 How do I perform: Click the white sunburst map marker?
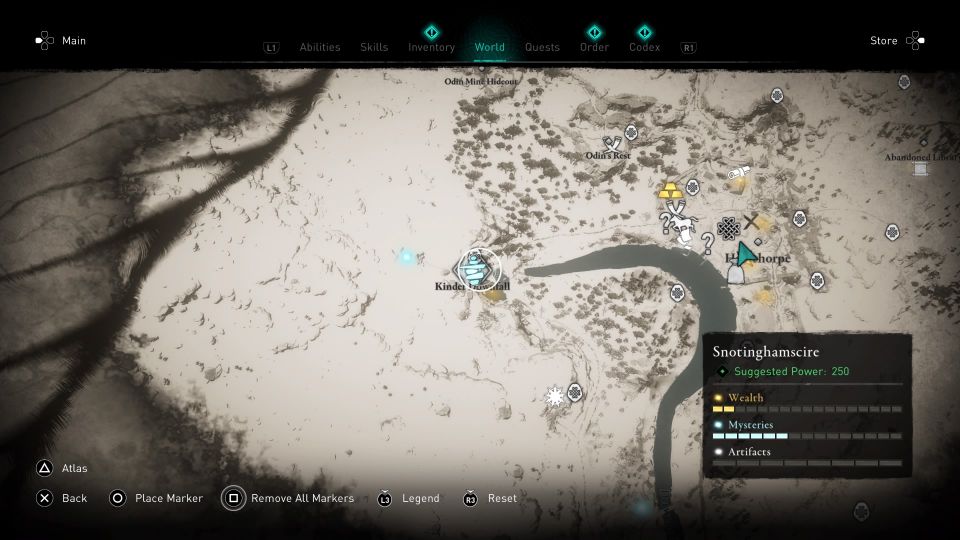pos(555,397)
